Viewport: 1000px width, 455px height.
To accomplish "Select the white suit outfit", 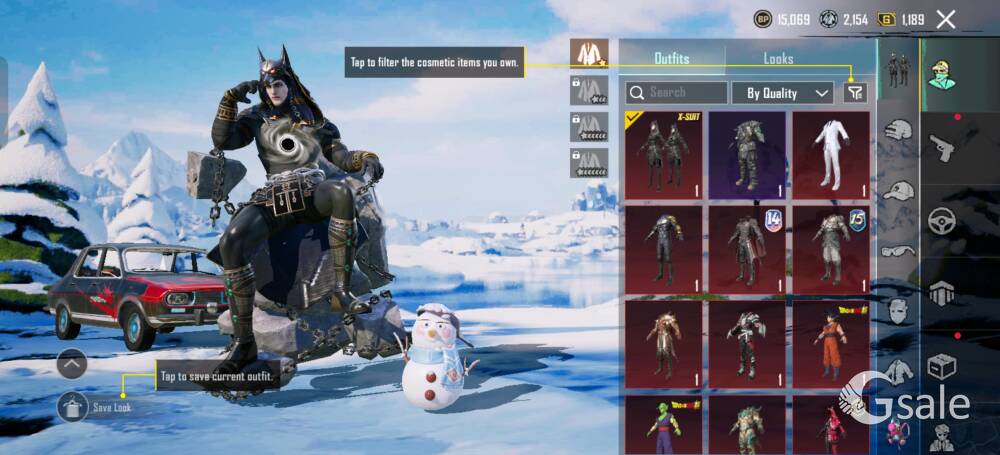I will point(831,154).
